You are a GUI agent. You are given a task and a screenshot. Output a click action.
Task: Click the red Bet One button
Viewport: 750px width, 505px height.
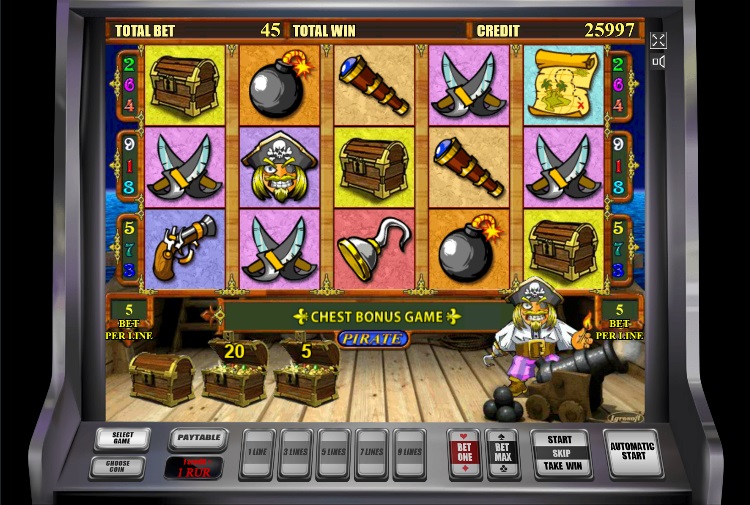point(464,453)
